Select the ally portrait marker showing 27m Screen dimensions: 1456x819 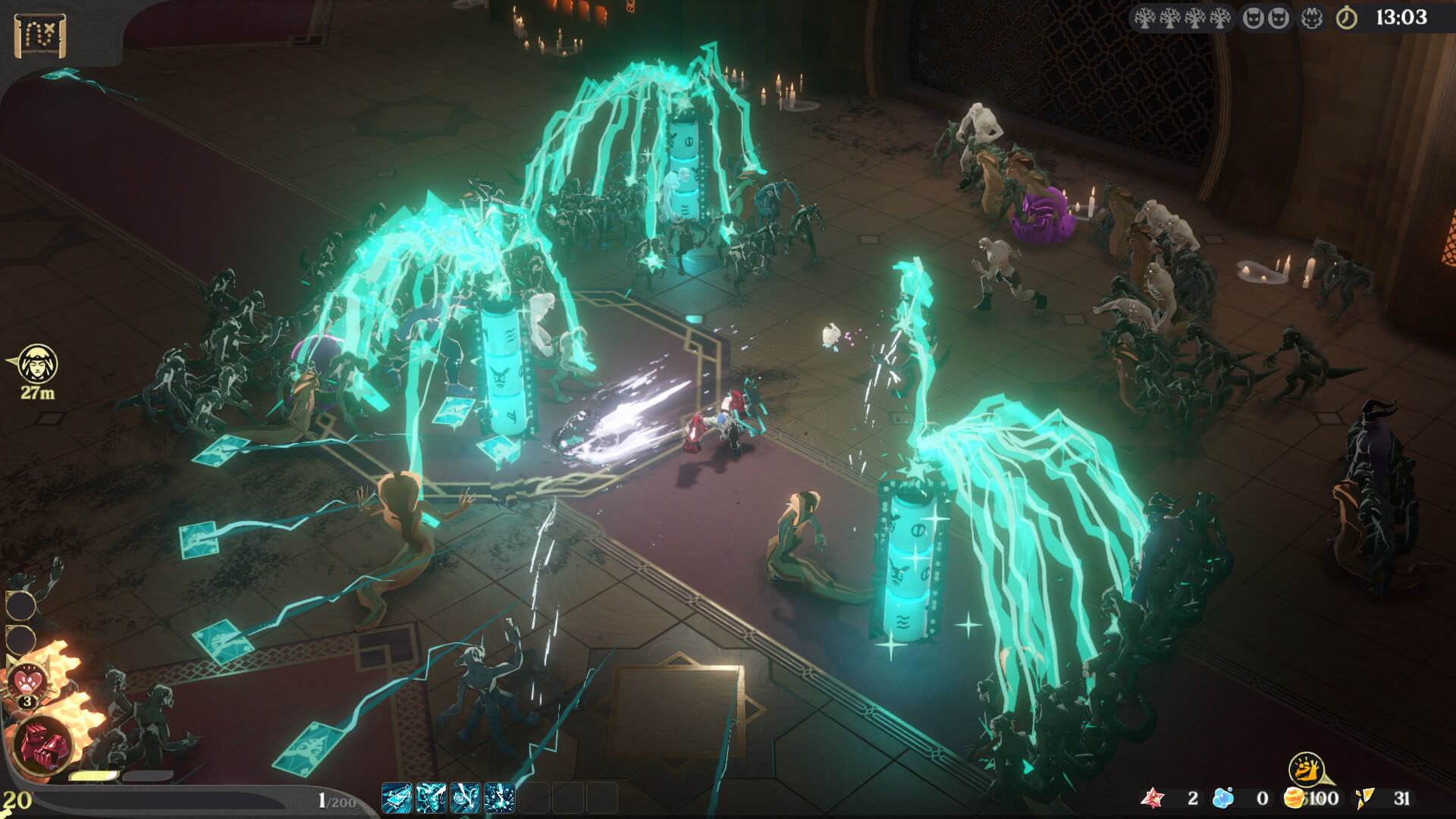37,365
